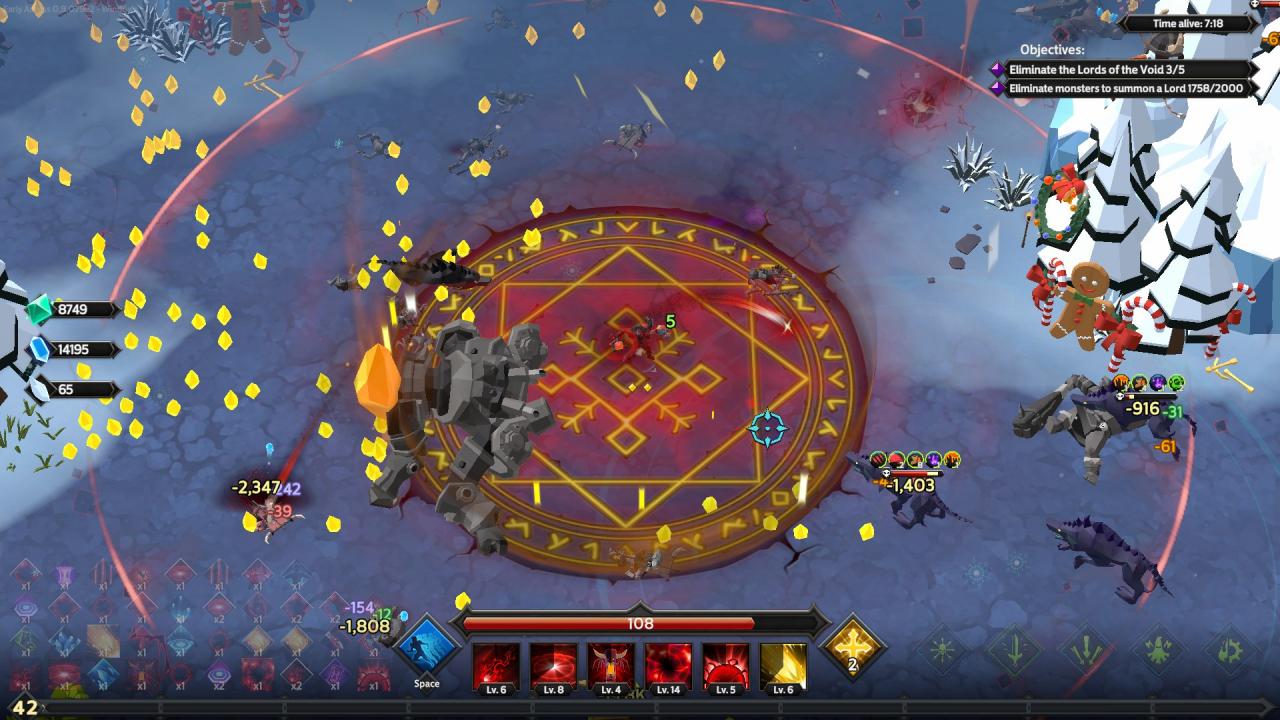Select the Lv. 8 red ring ability
The width and height of the screenshot is (1280, 720).
553,667
